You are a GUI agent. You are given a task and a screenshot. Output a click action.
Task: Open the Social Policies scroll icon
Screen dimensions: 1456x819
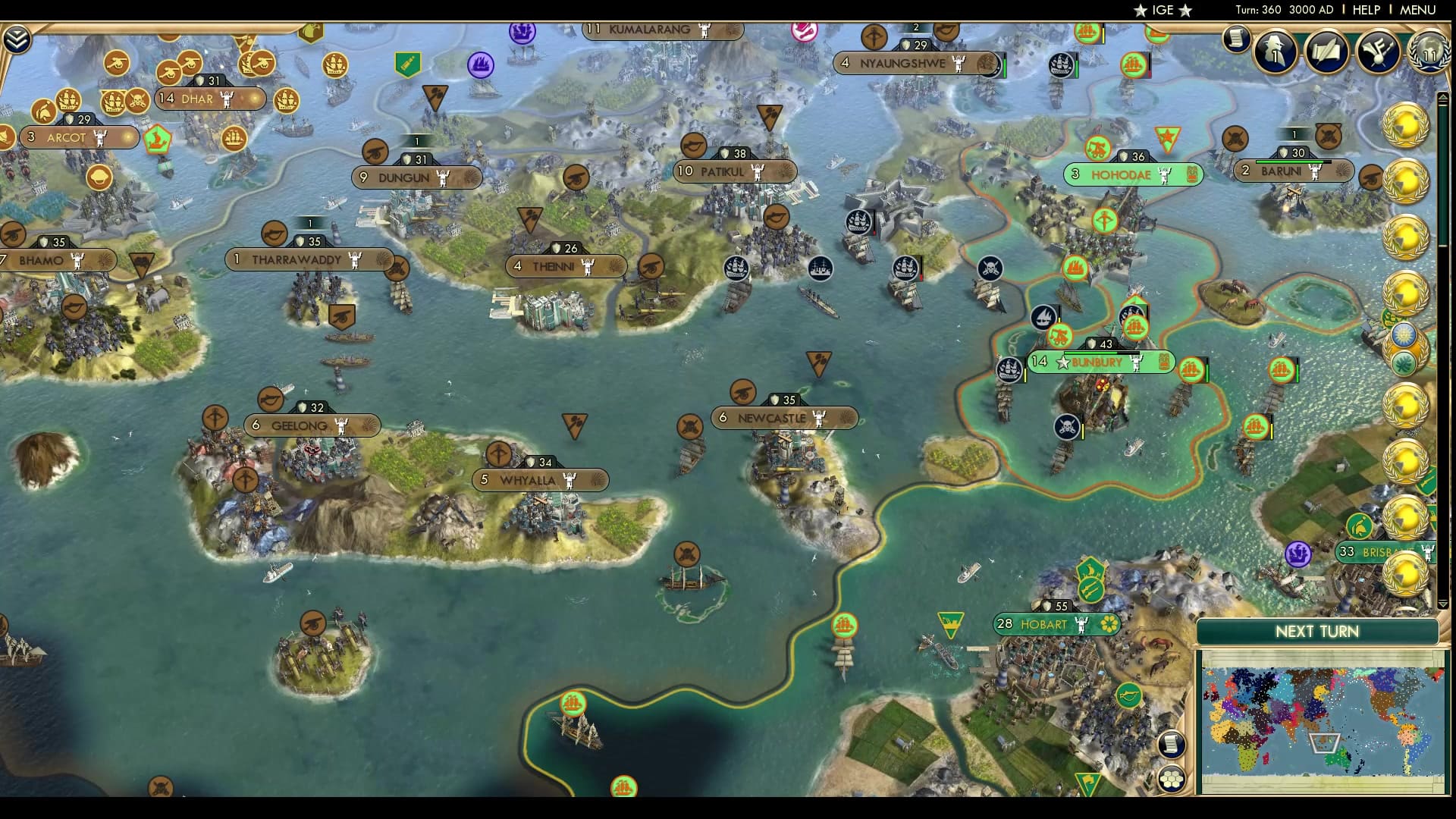[1326, 53]
